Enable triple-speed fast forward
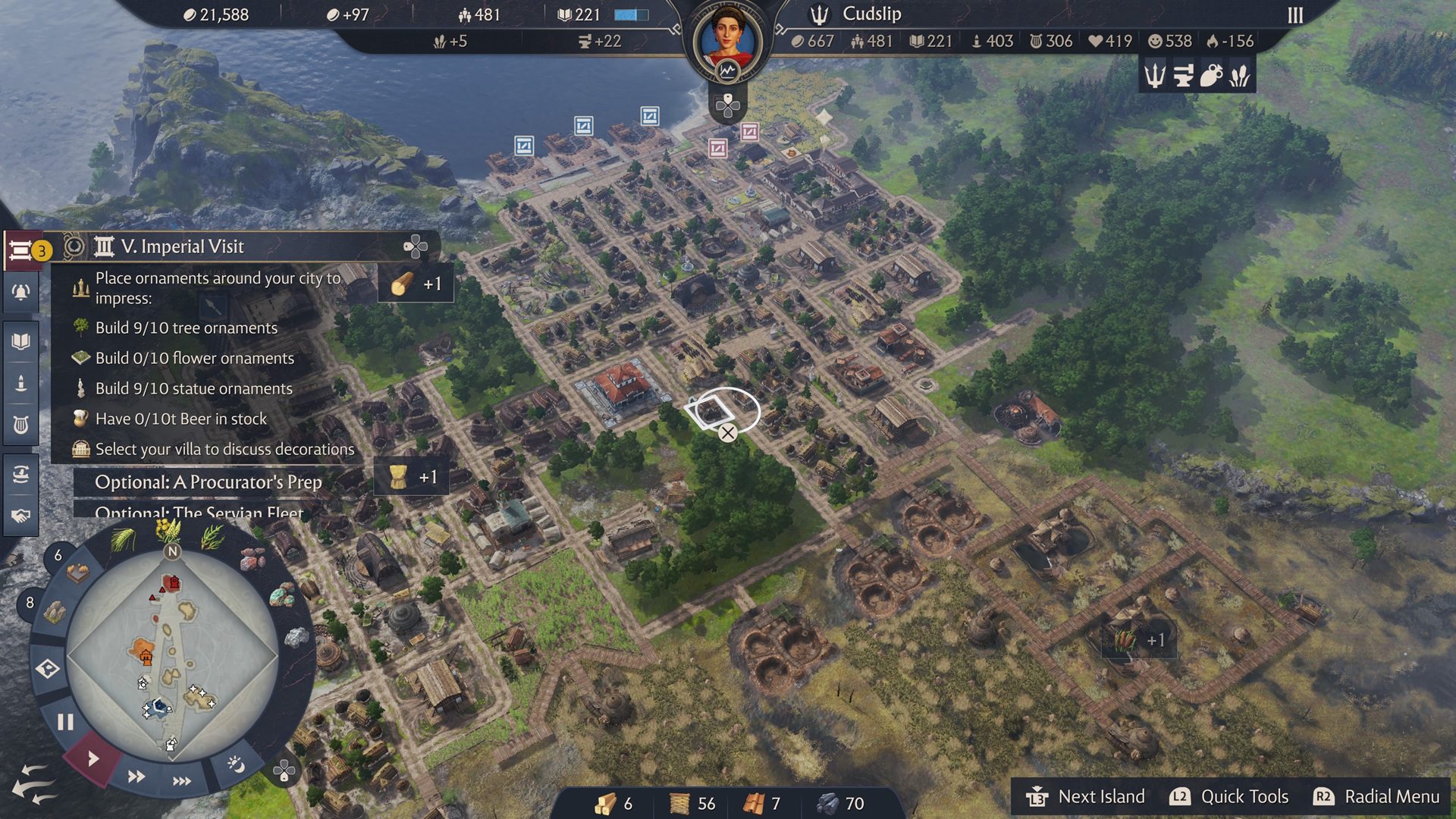The height and width of the screenshot is (819, 1456). 183,781
